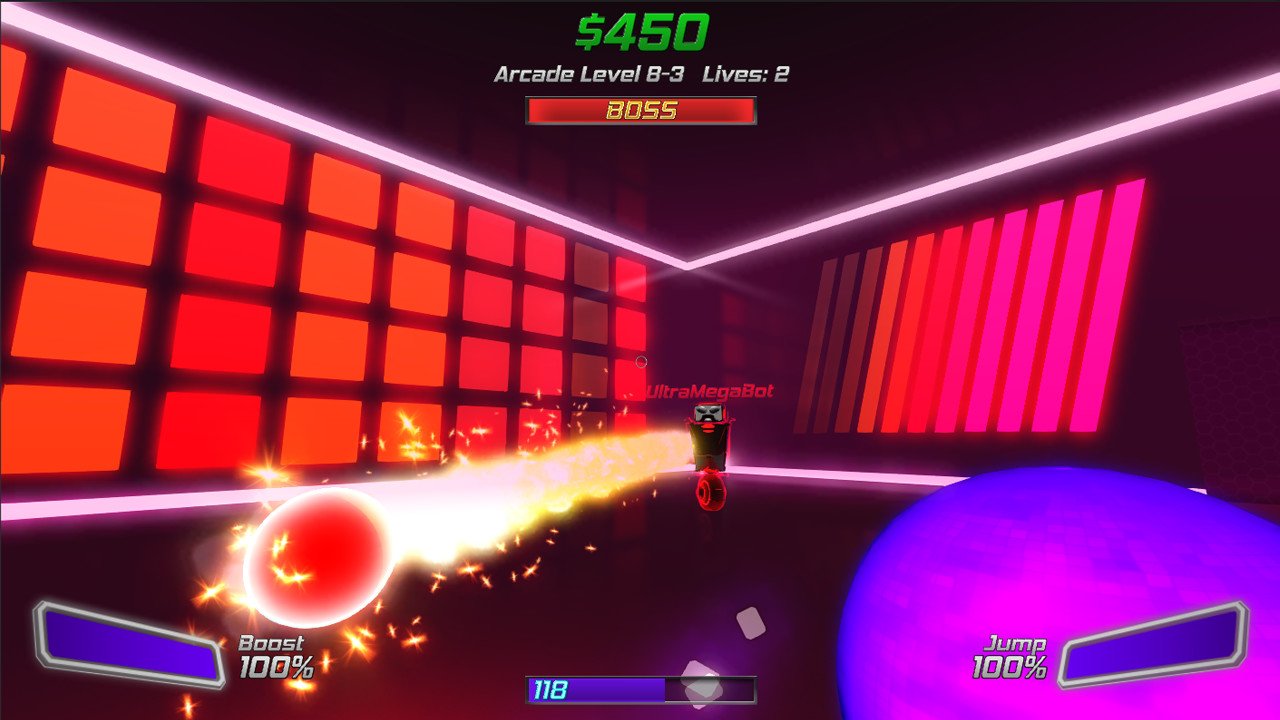Click the glowing red energy ball
This screenshot has height=720, width=1280.
click(320, 557)
